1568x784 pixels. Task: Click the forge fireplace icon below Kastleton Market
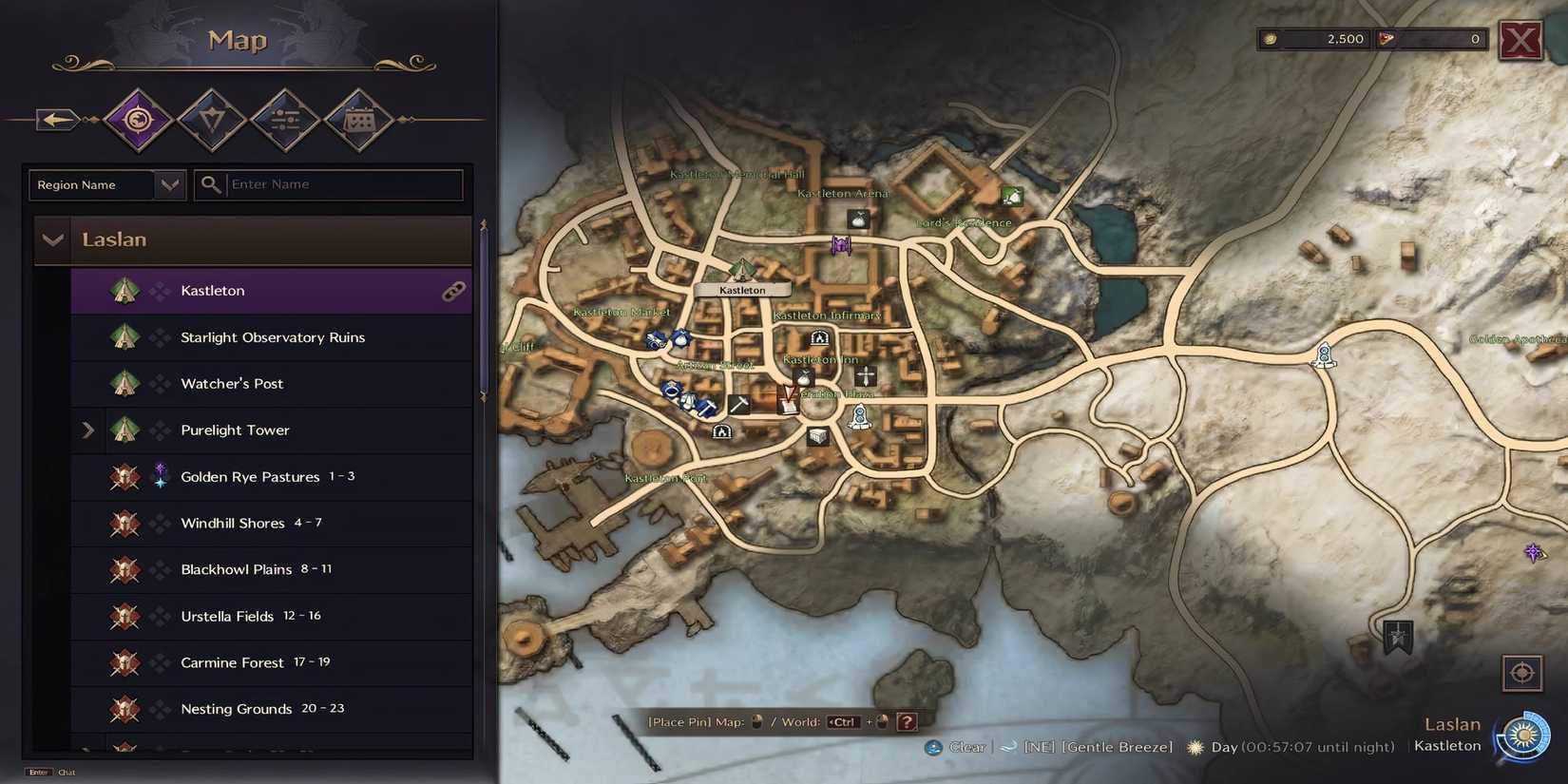click(x=721, y=432)
